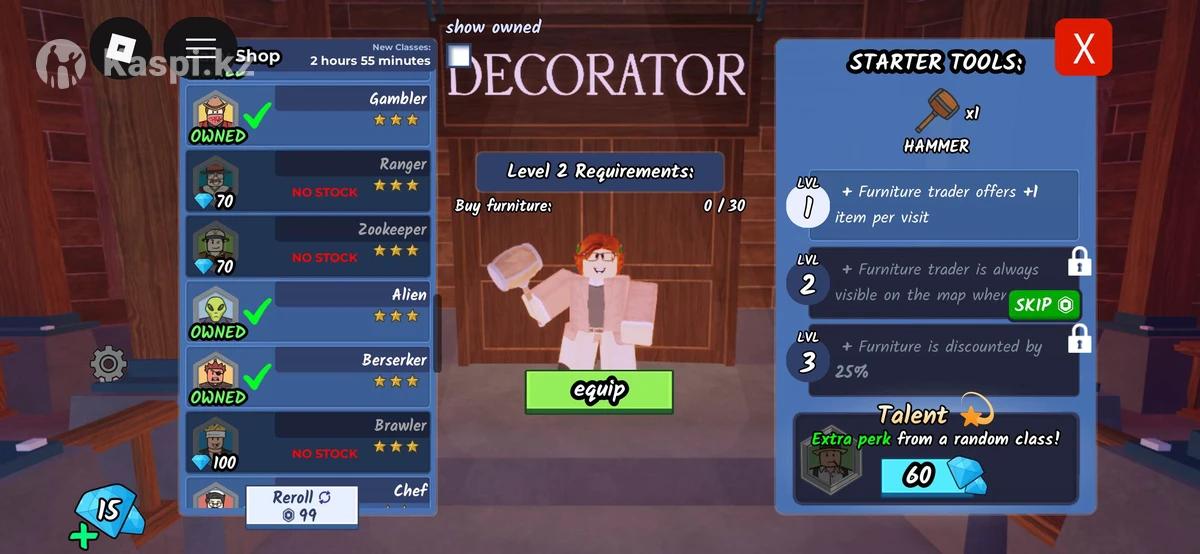Equip the Decorator class

[599, 391]
